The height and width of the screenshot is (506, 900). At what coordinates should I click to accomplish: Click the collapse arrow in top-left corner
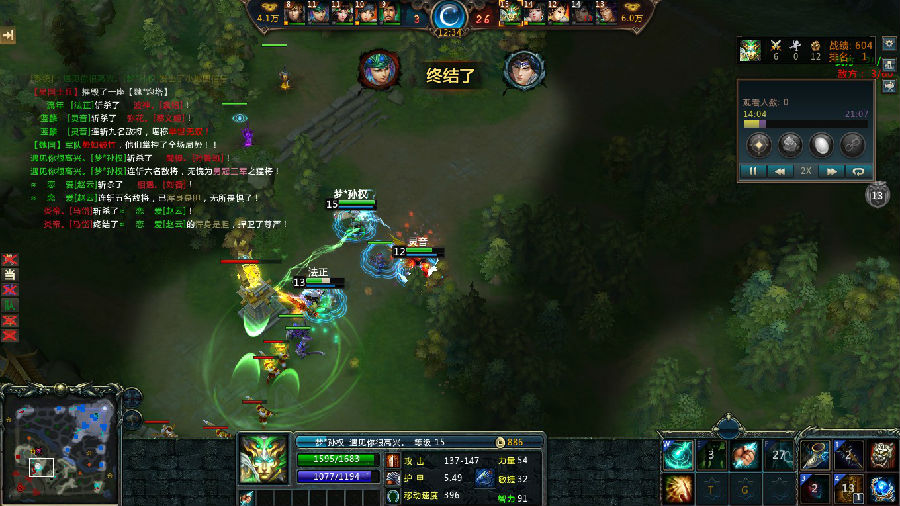point(9,35)
